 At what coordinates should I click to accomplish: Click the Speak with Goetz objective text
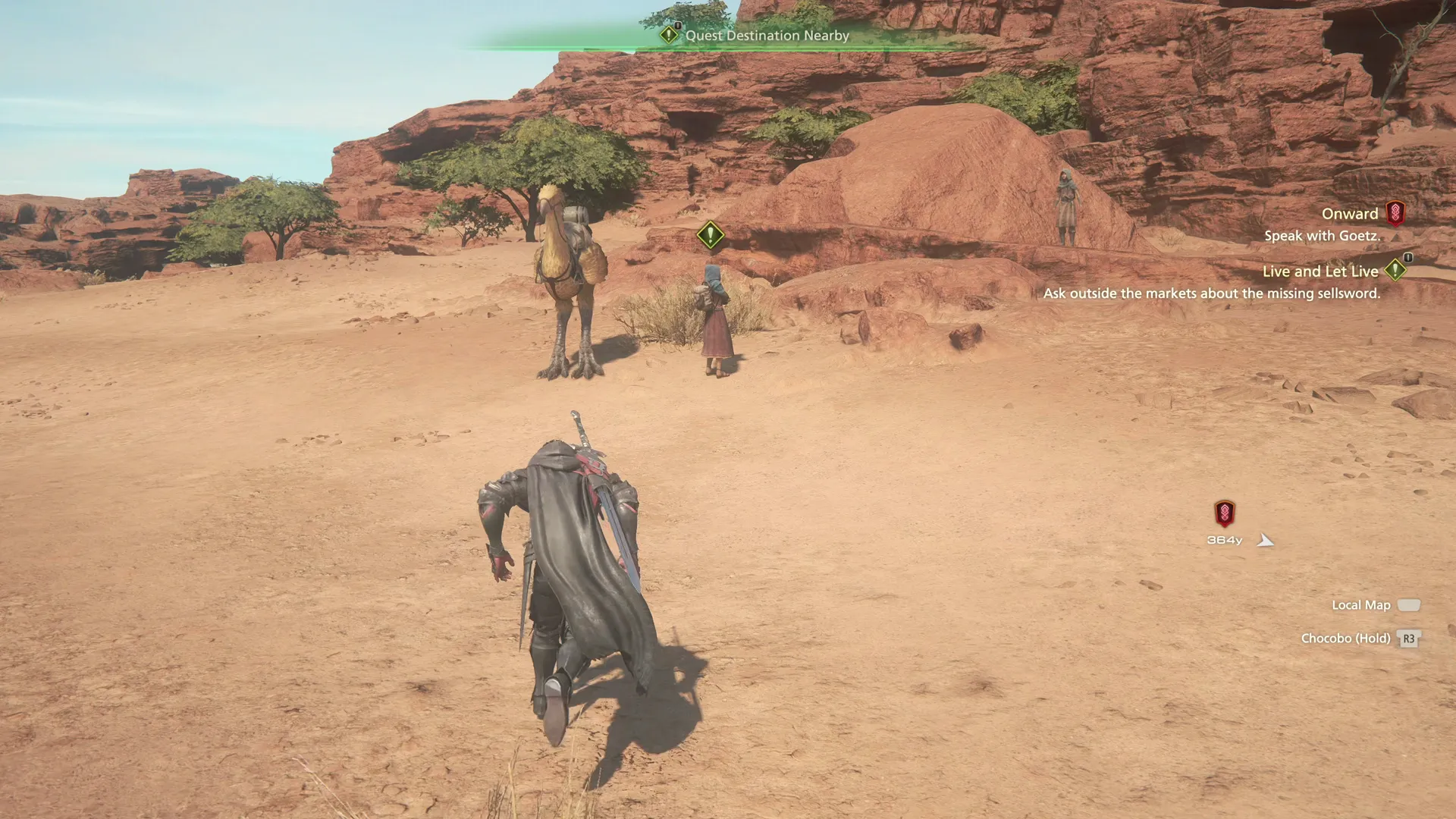click(x=1323, y=235)
